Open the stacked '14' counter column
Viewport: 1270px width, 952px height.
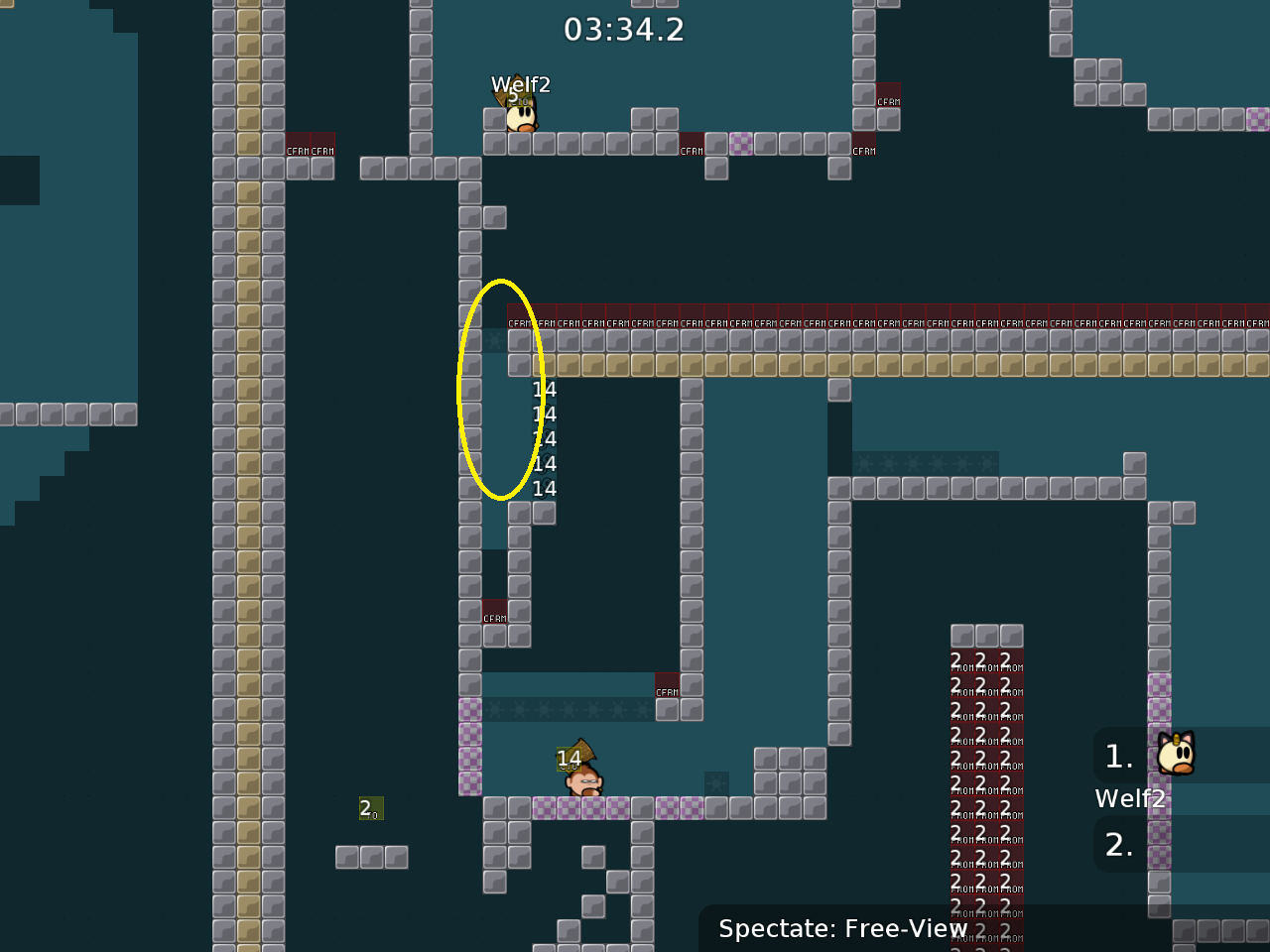(544, 438)
